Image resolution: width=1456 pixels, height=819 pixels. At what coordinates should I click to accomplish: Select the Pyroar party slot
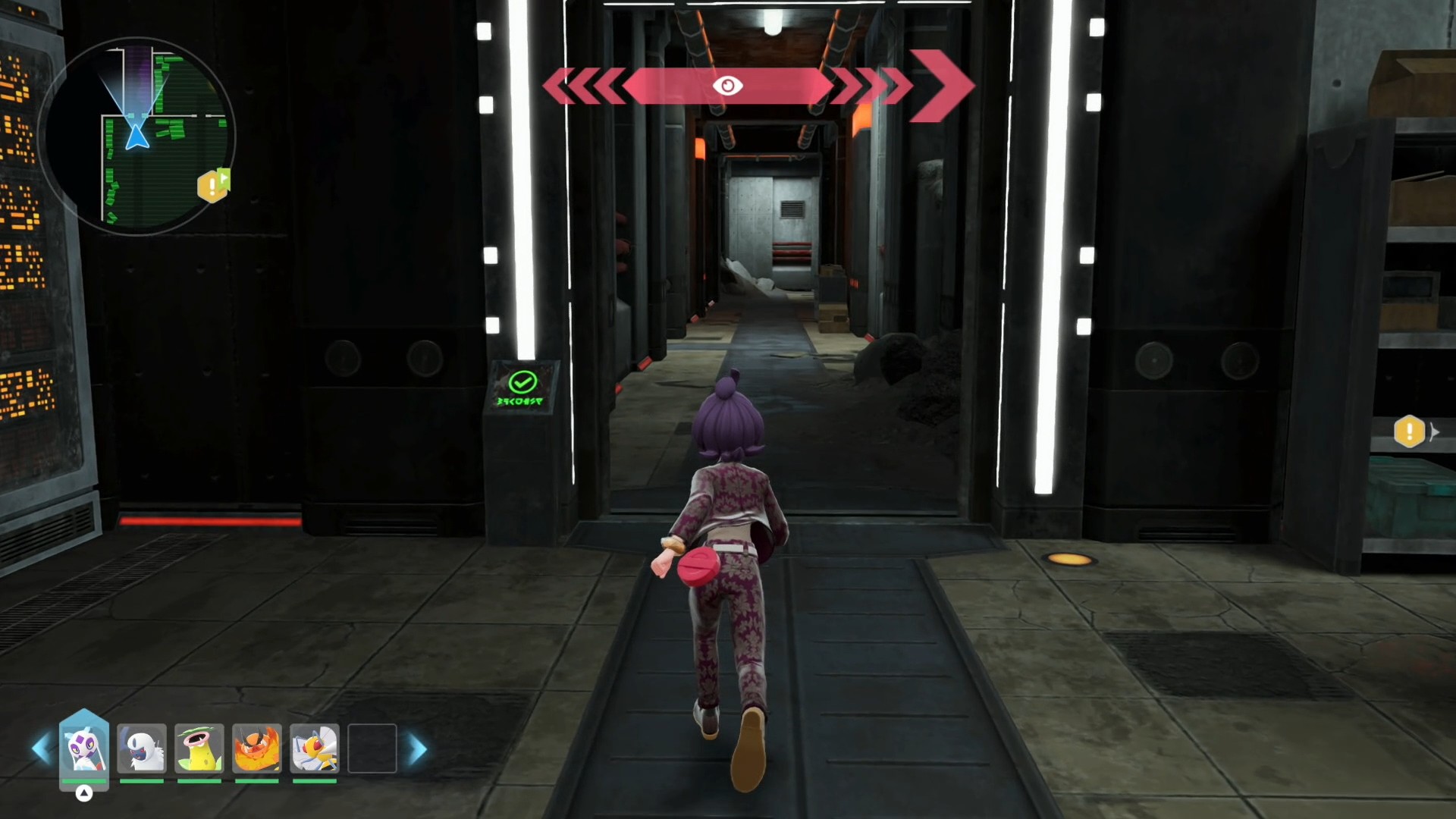pyautogui.click(x=257, y=748)
